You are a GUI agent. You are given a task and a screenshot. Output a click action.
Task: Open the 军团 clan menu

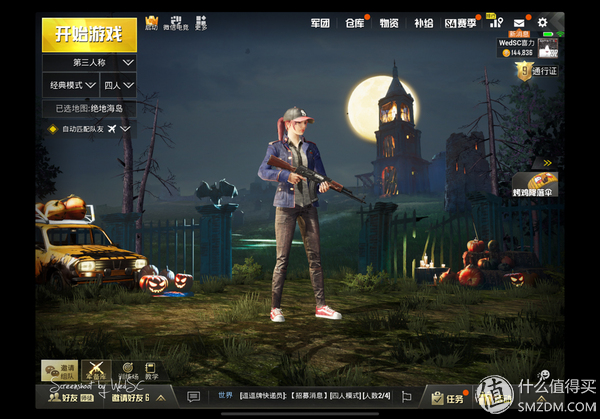pos(319,22)
